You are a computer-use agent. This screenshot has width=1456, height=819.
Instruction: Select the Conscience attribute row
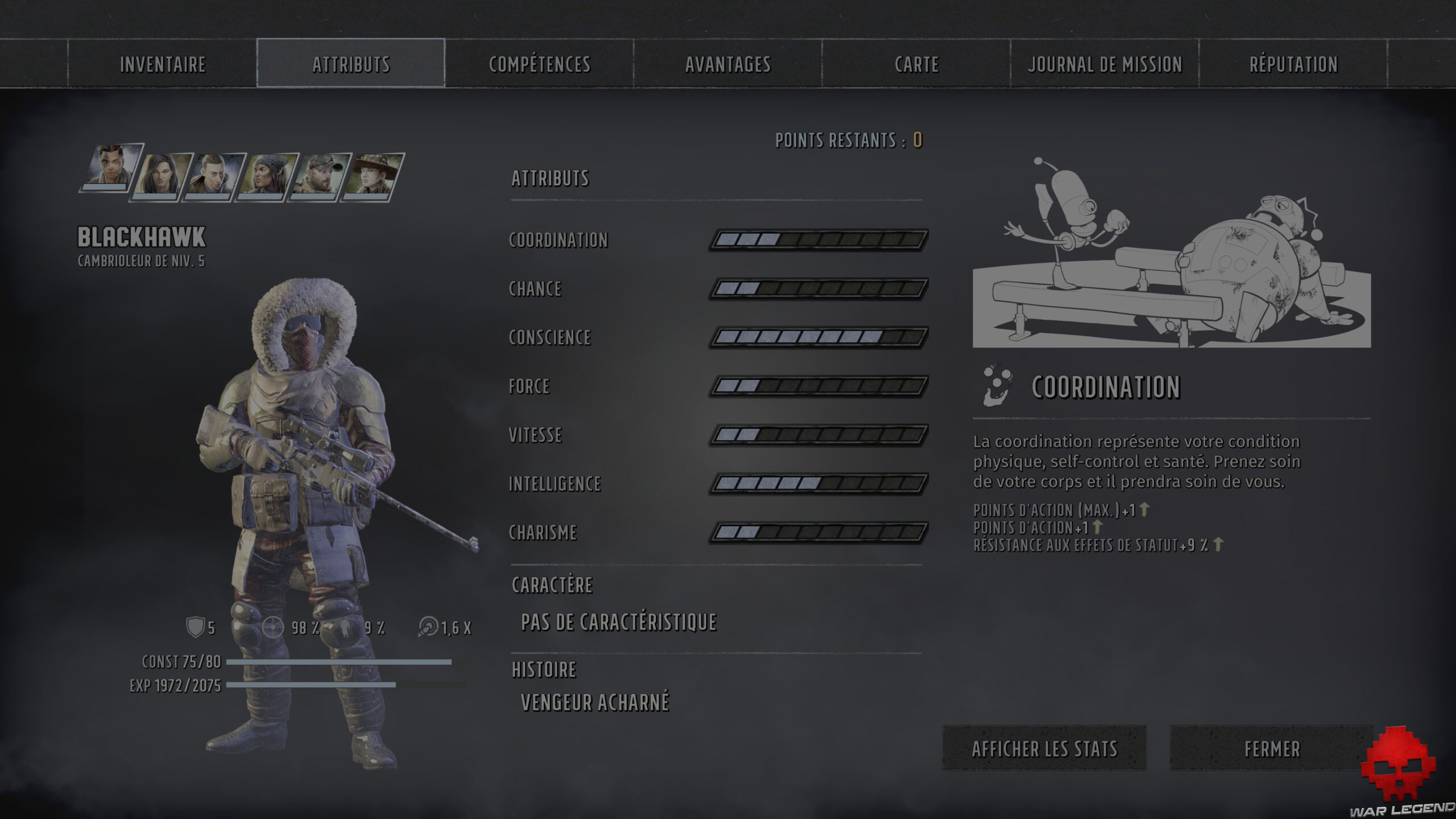pyautogui.click(x=550, y=338)
